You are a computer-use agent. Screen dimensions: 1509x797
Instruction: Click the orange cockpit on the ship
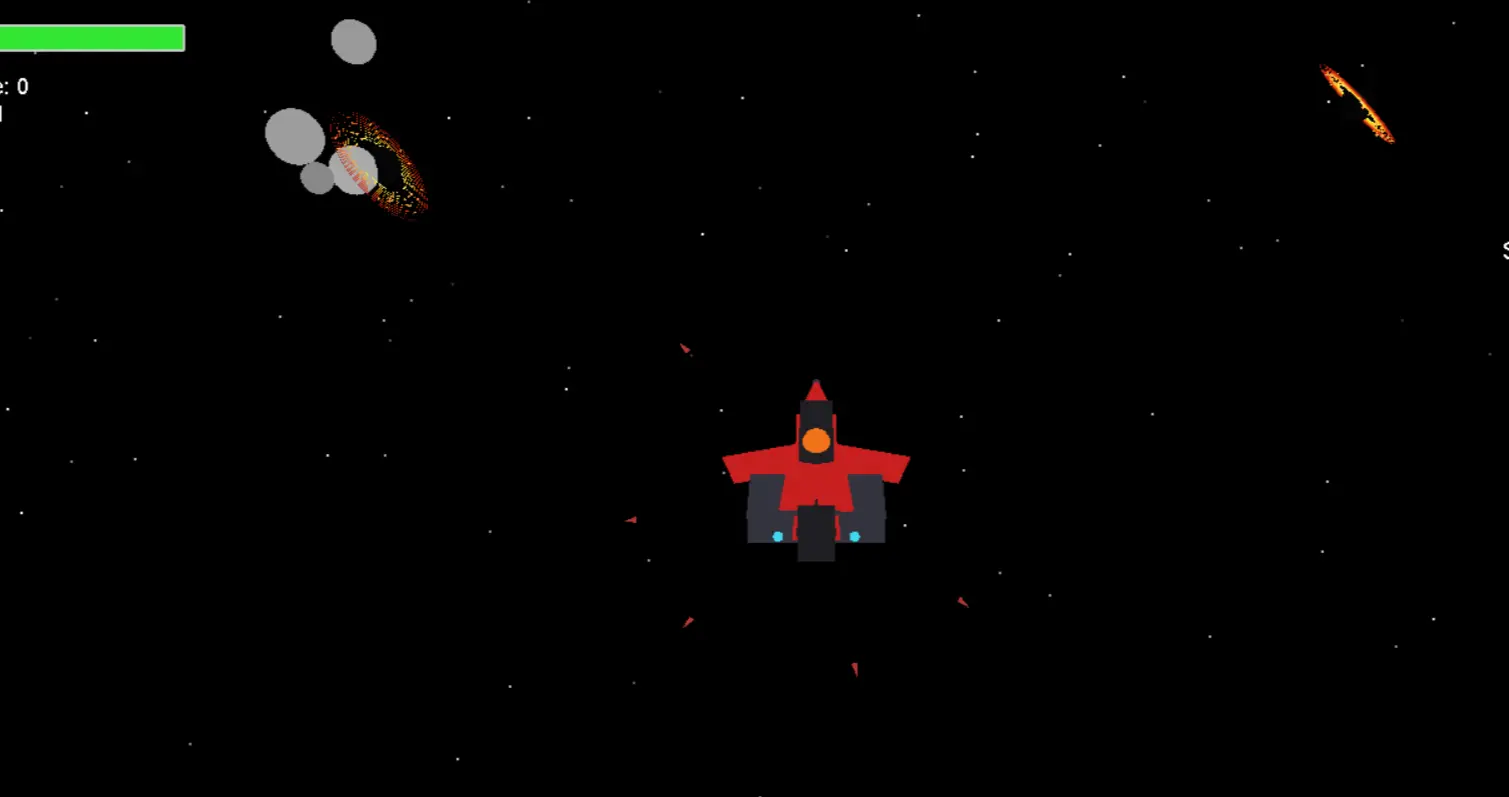click(816, 441)
